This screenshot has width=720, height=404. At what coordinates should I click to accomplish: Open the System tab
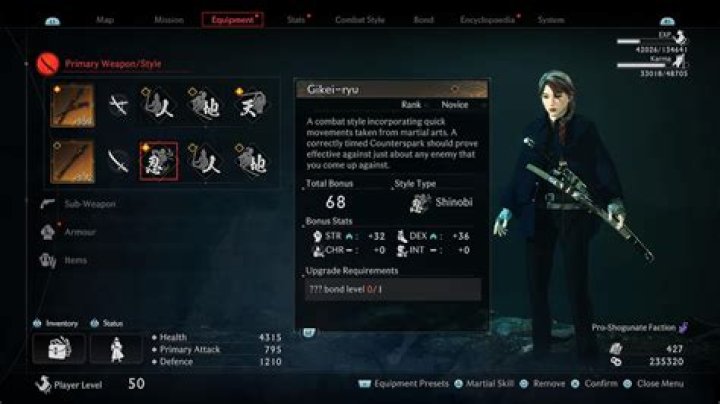(550, 19)
